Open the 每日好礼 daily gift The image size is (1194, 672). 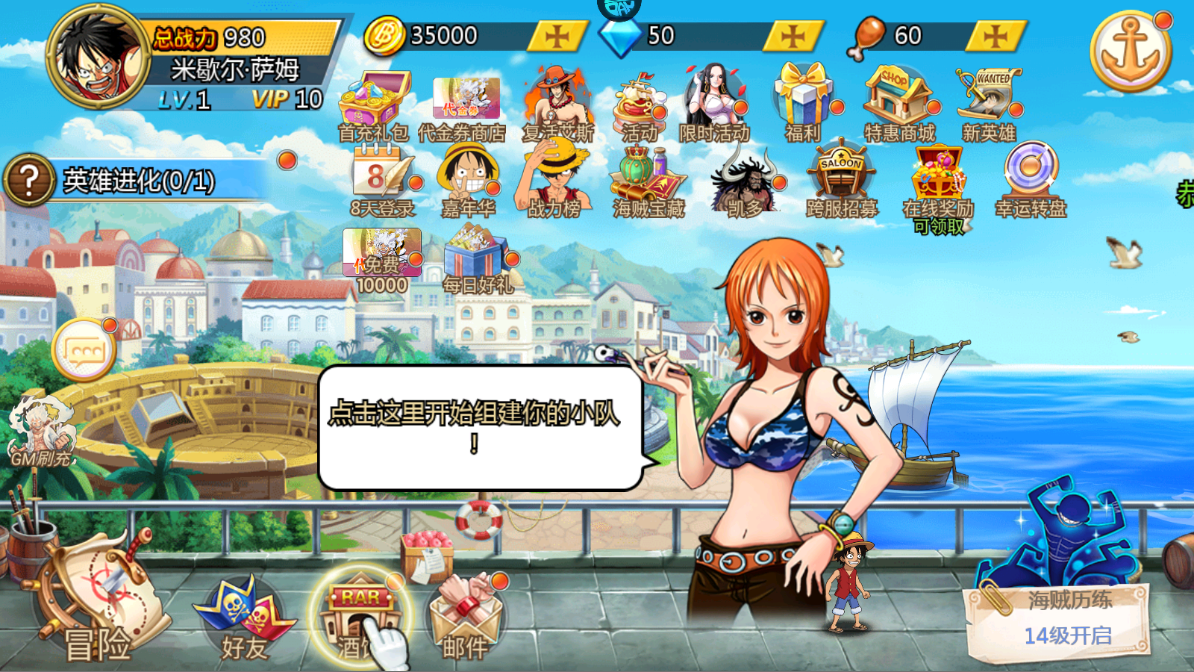[x=476, y=257]
